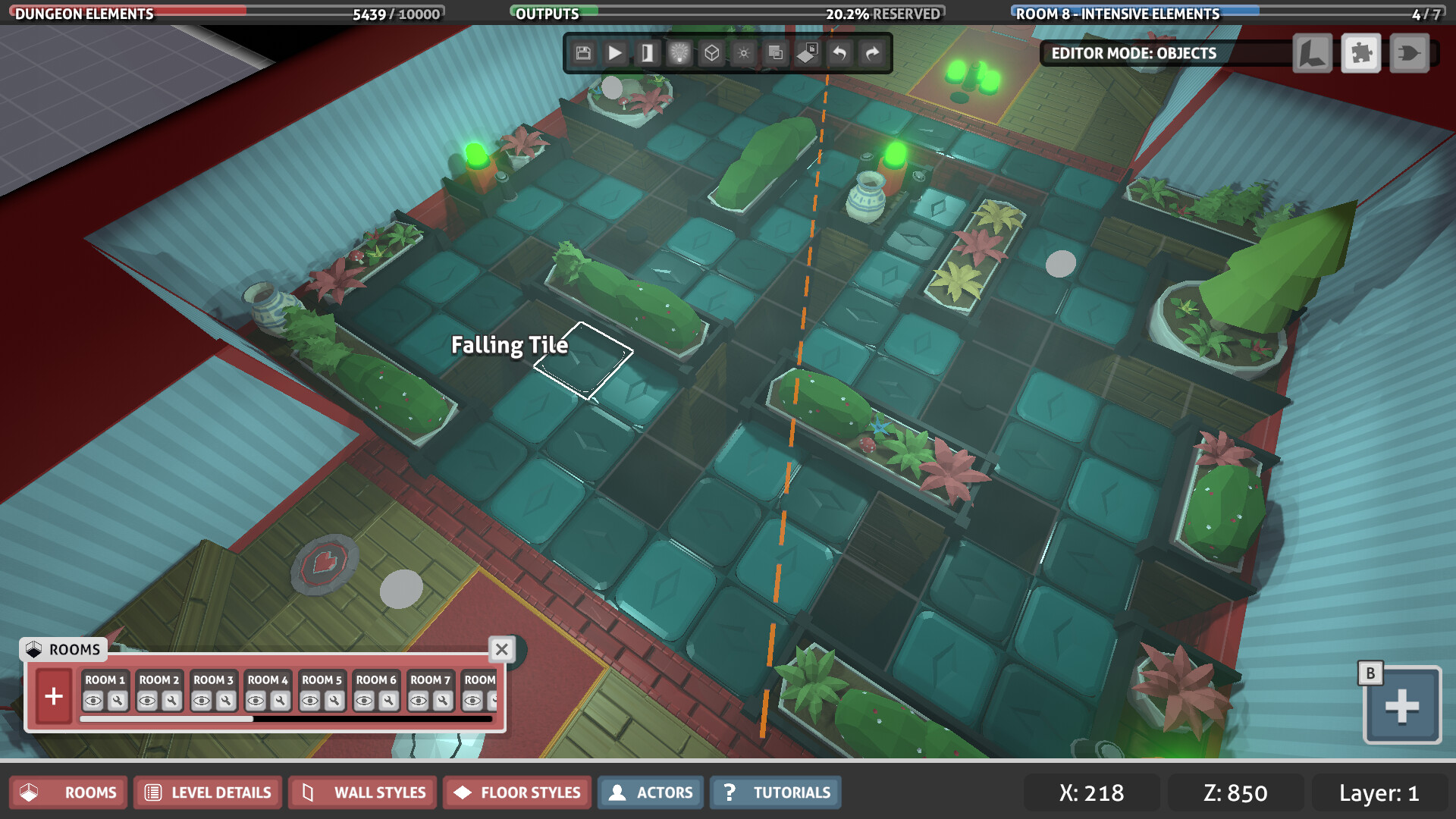Add a new room with the red plus button
Image resolution: width=1456 pixels, height=819 pixels.
point(54,696)
